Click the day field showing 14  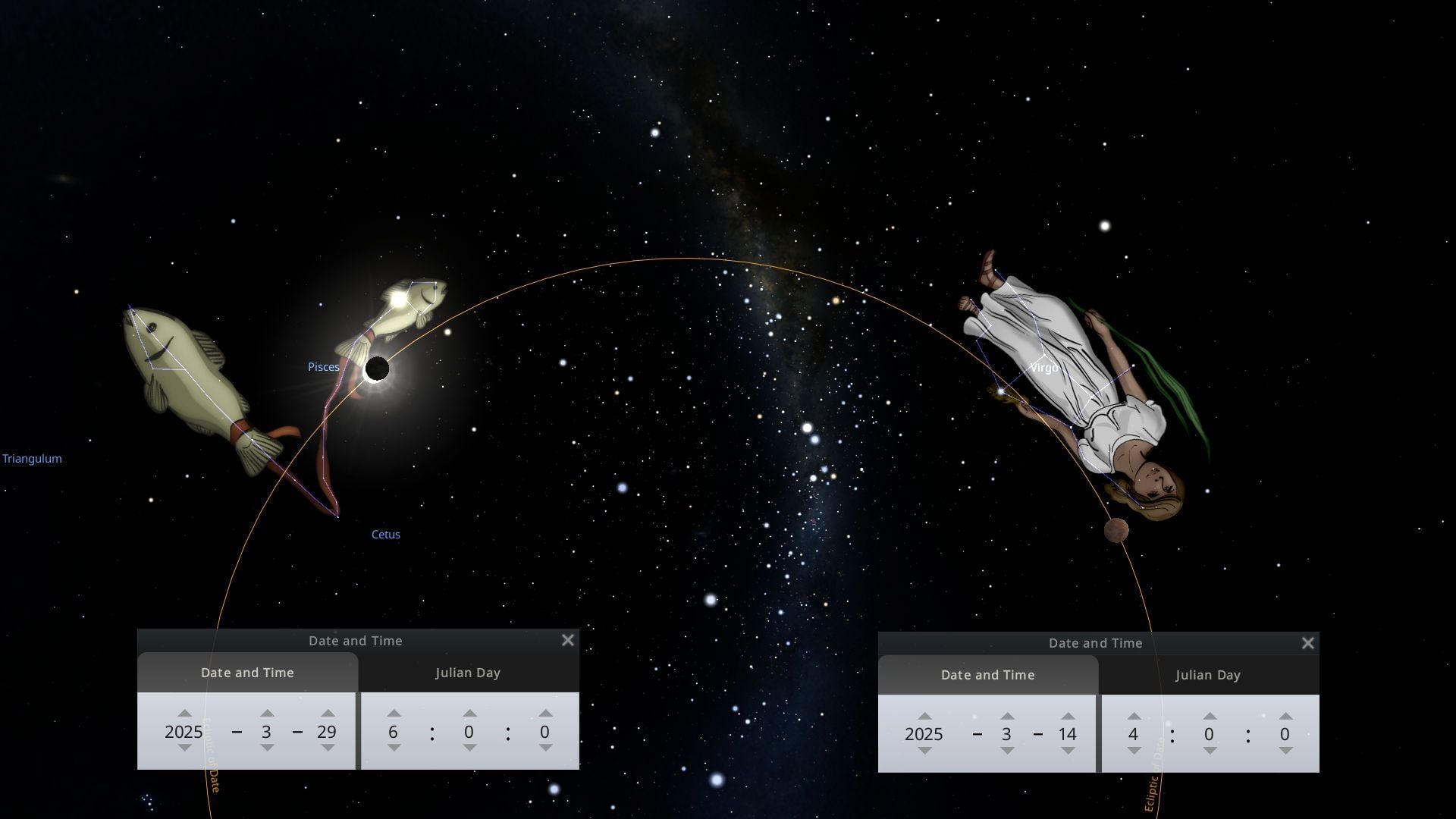[1068, 734]
